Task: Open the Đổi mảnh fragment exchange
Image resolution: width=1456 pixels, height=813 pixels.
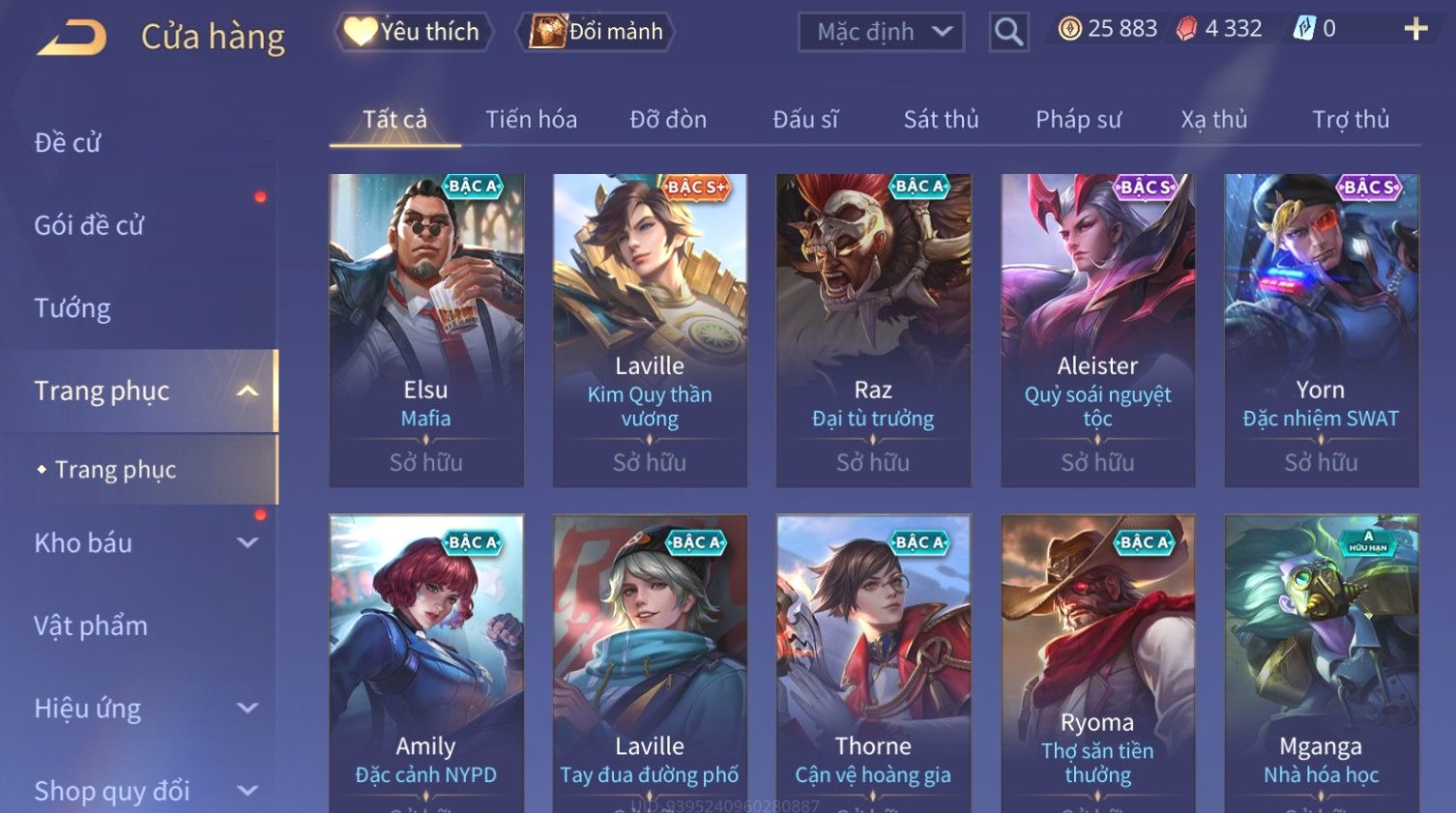Action: click(x=597, y=32)
